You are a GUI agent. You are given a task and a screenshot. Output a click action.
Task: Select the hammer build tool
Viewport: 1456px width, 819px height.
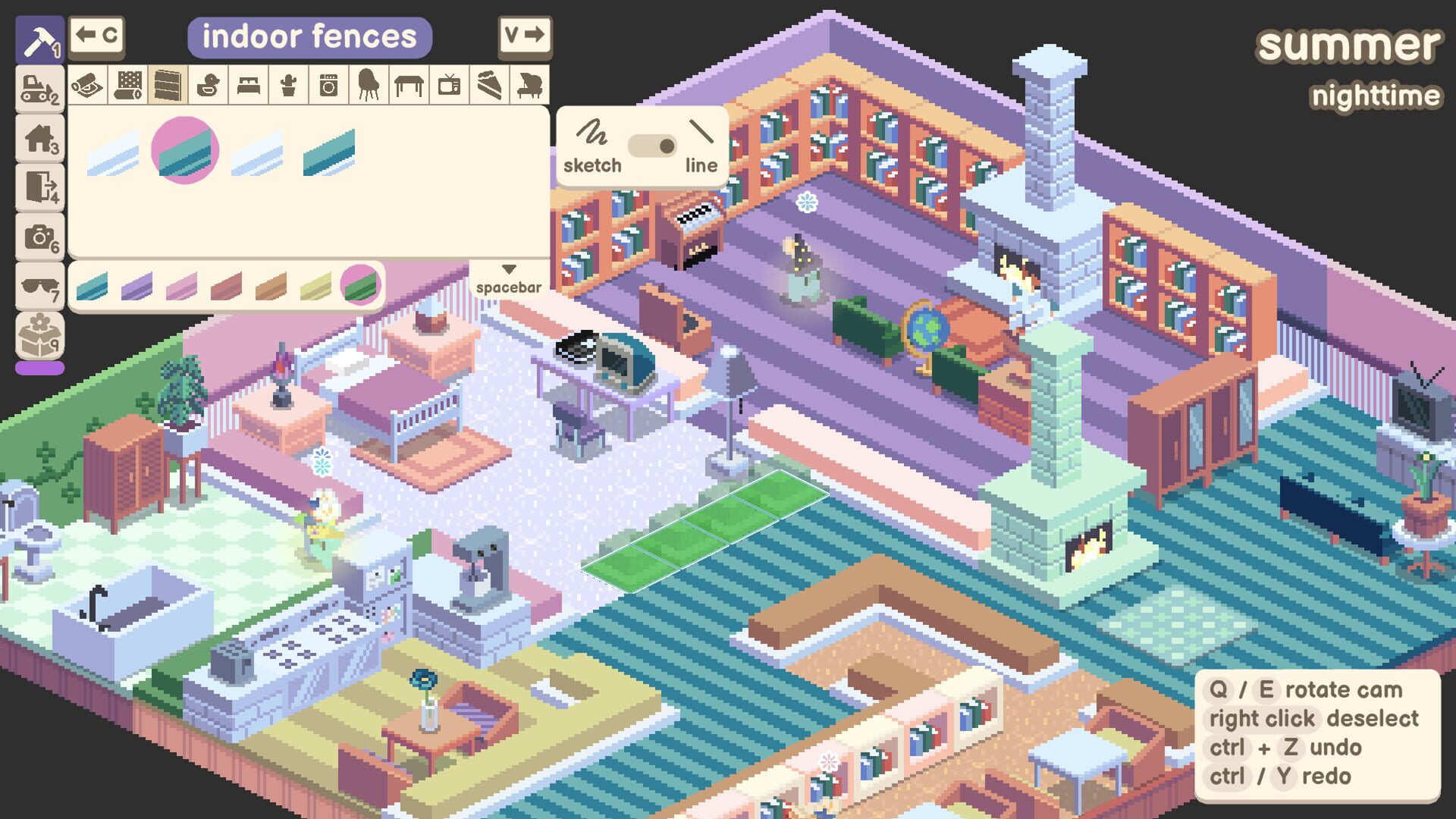pyautogui.click(x=39, y=38)
